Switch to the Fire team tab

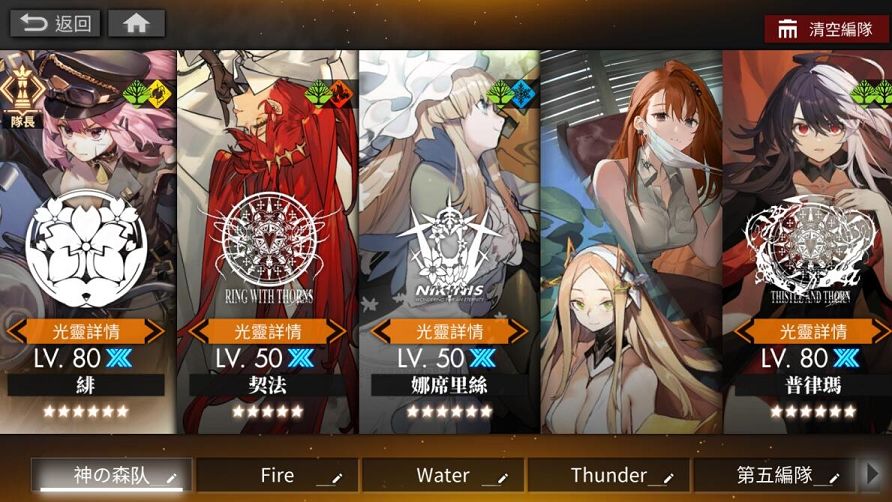pos(277,475)
